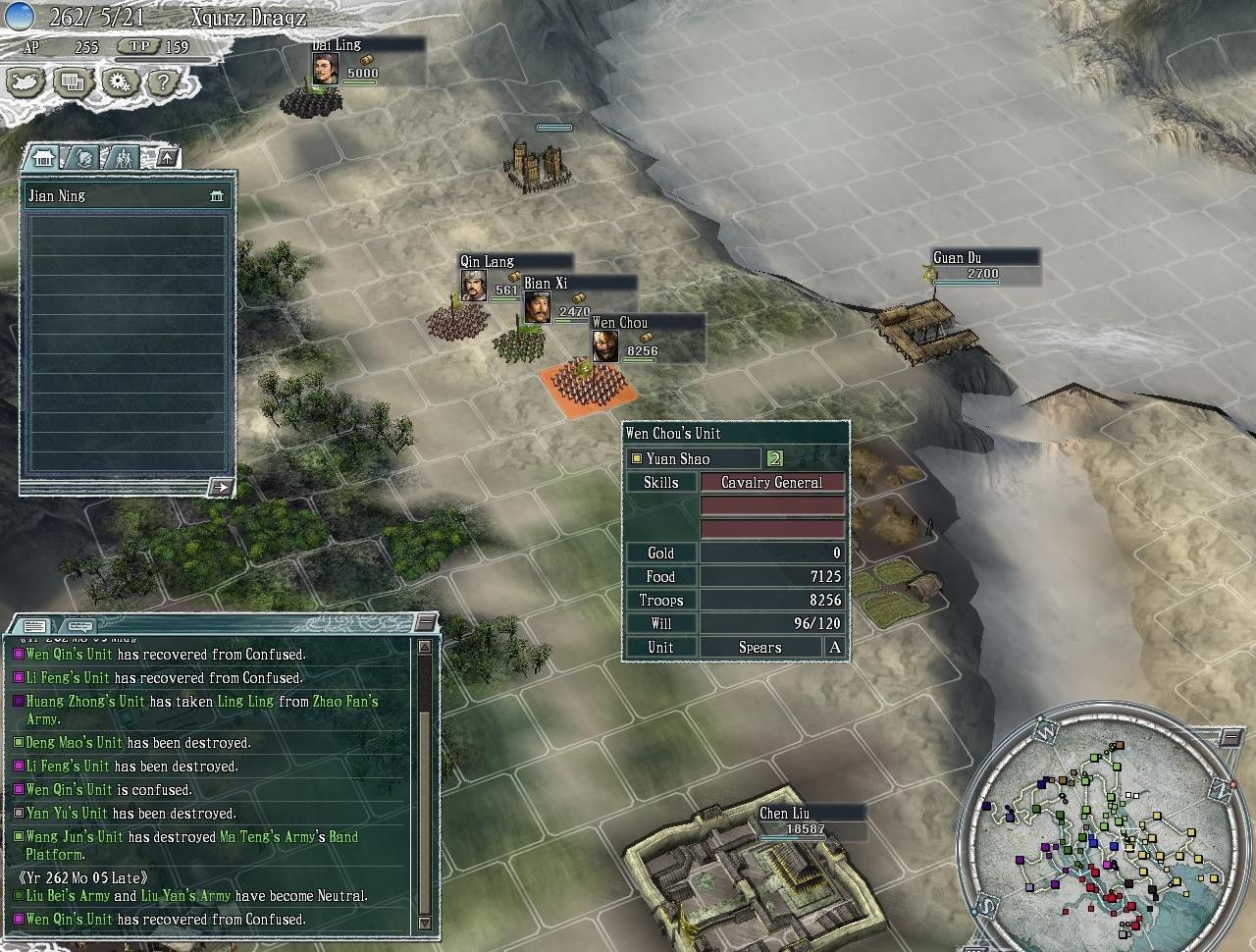Open the gear settings button
This screenshot has width=1256, height=952.
coord(120,82)
